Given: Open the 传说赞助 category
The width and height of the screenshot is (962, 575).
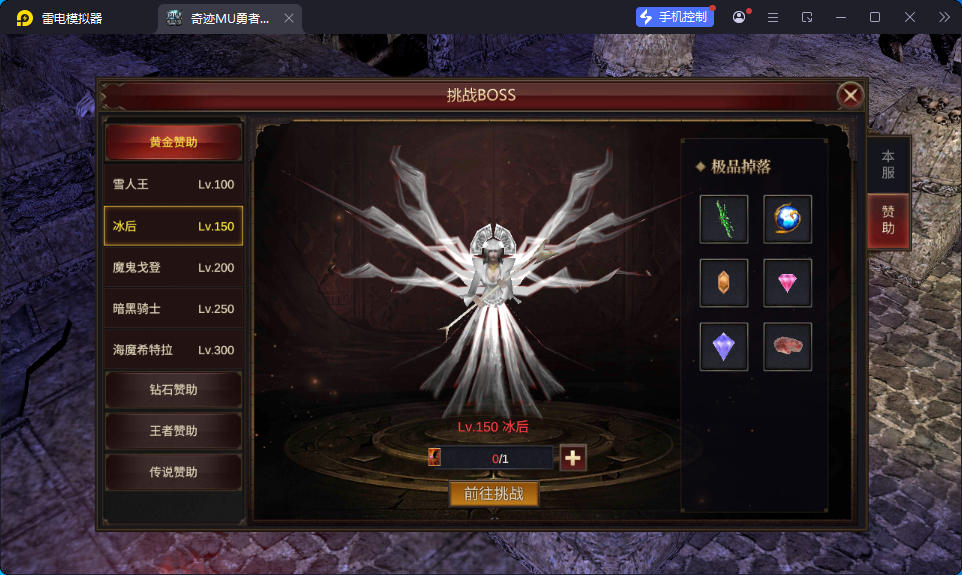Looking at the screenshot, I should [x=174, y=472].
